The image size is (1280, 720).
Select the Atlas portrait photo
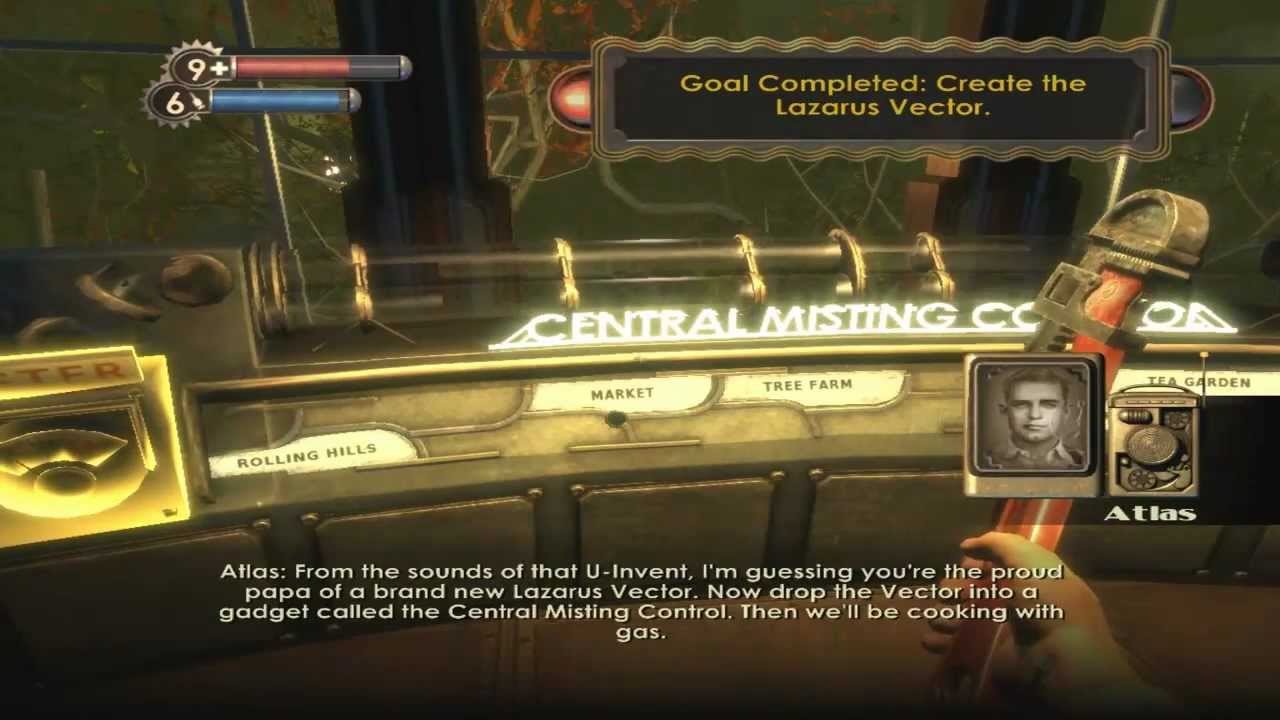click(x=1033, y=424)
